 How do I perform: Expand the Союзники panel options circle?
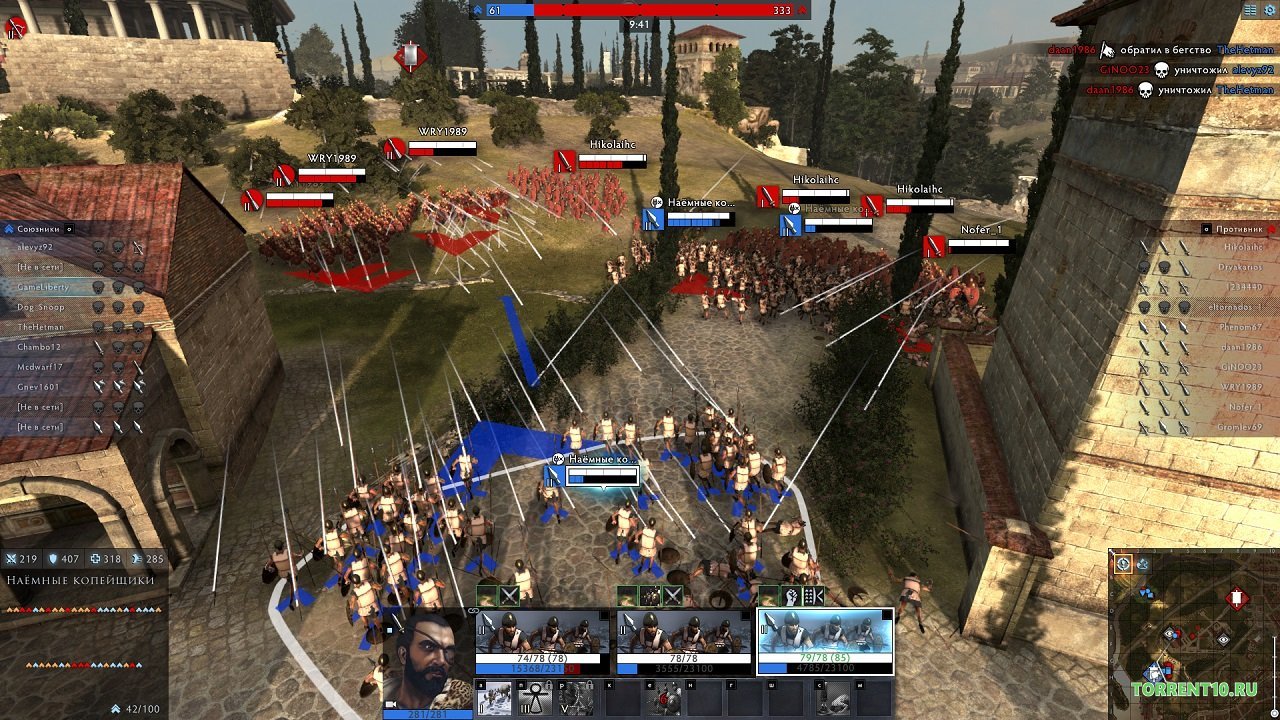point(69,229)
